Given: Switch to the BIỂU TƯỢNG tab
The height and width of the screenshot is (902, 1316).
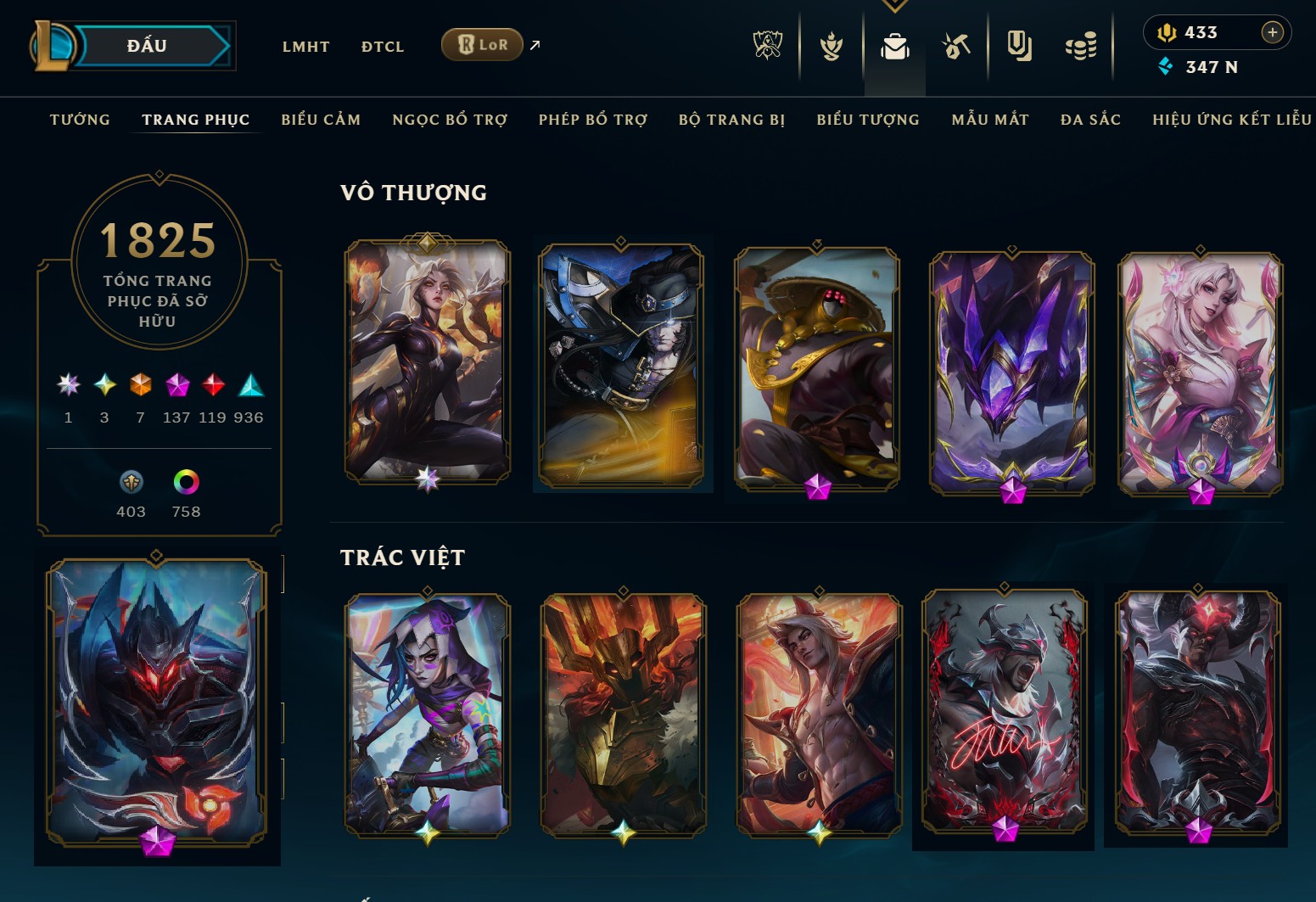Looking at the screenshot, I should pyautogui.click(x=868, y=120).
